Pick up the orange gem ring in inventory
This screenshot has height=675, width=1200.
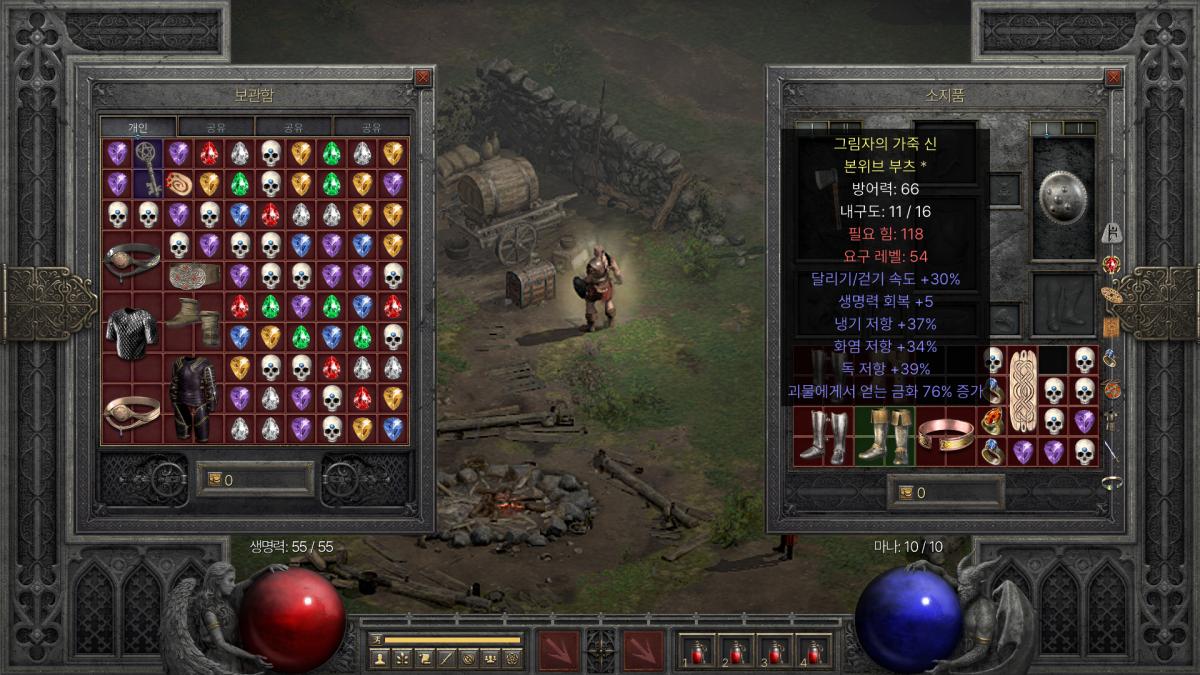tap(991, 421)
